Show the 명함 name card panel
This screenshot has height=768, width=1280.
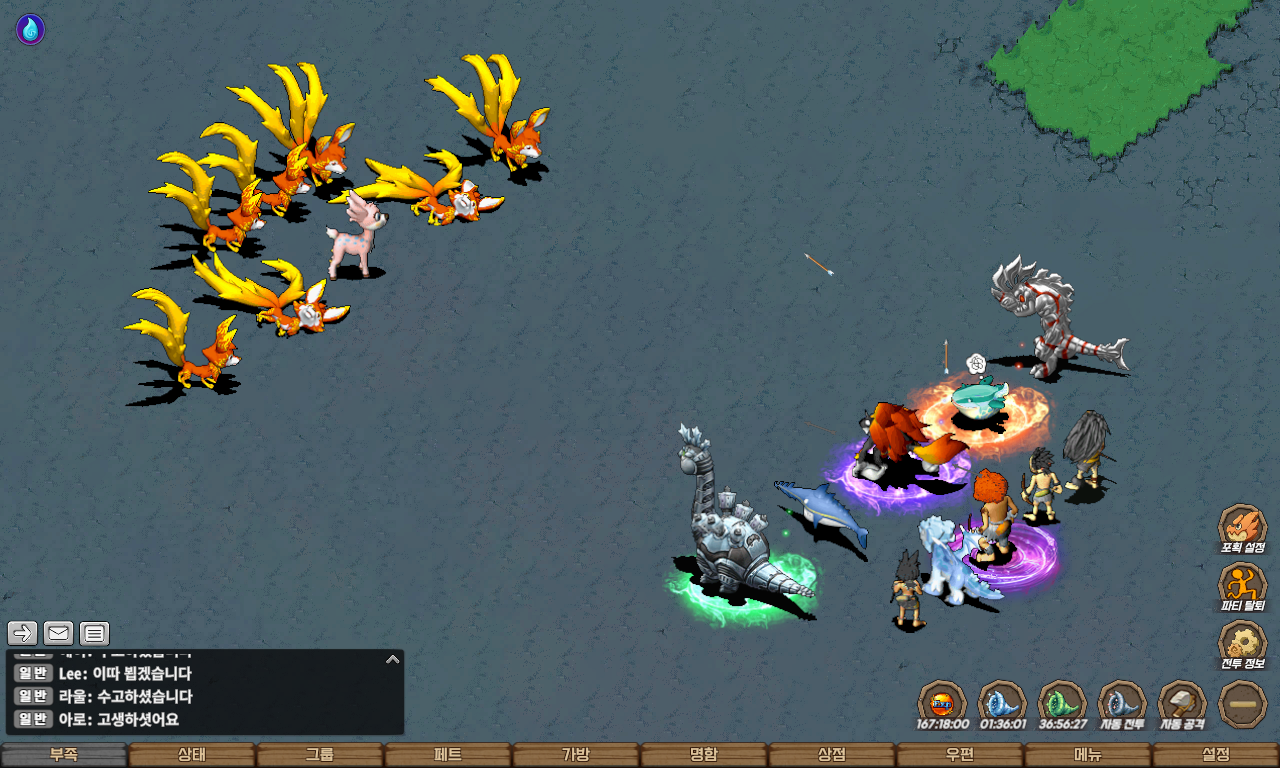click(704, 755)
